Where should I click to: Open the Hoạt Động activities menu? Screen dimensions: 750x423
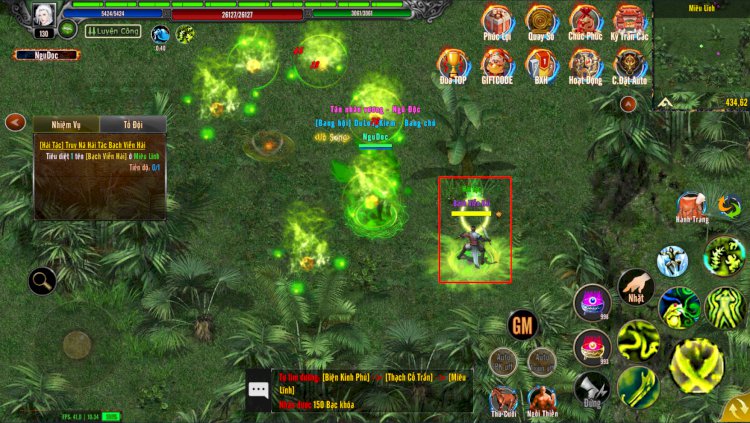(x=585, y=64)
